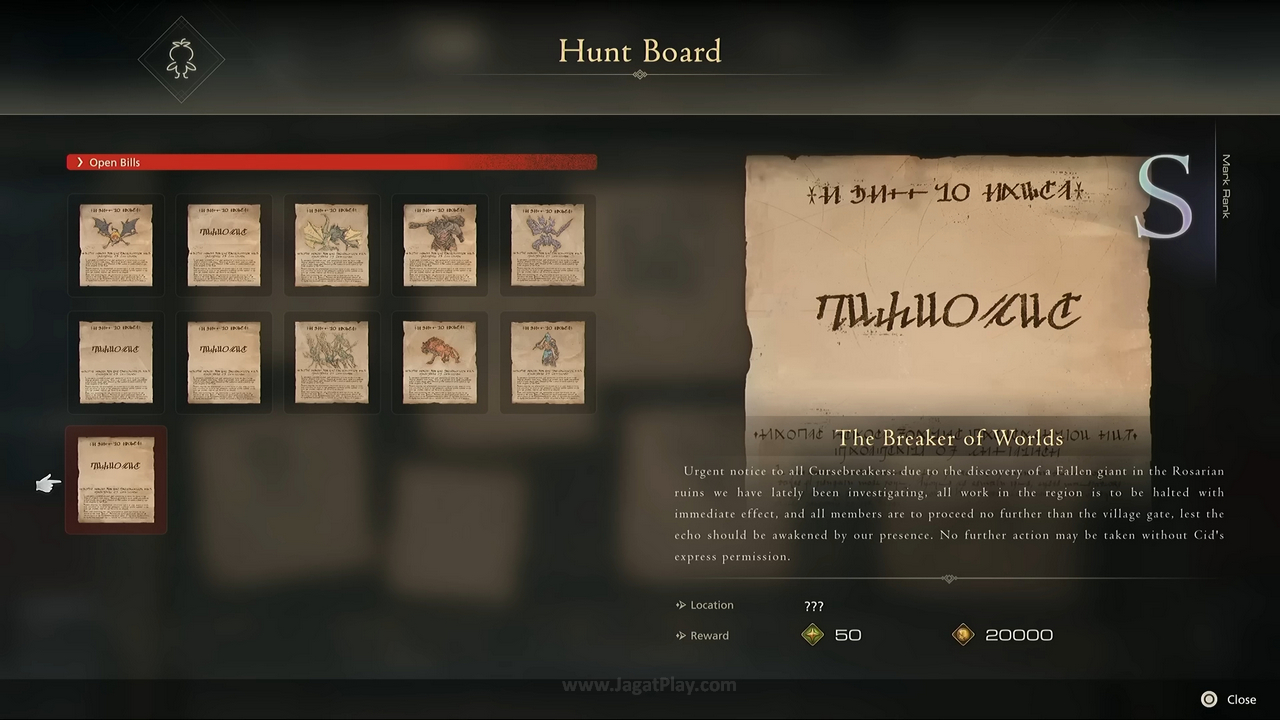Click the waypoint icon next to Reward label
Viewport: 1280px width, 720px height.
point(680,634)
